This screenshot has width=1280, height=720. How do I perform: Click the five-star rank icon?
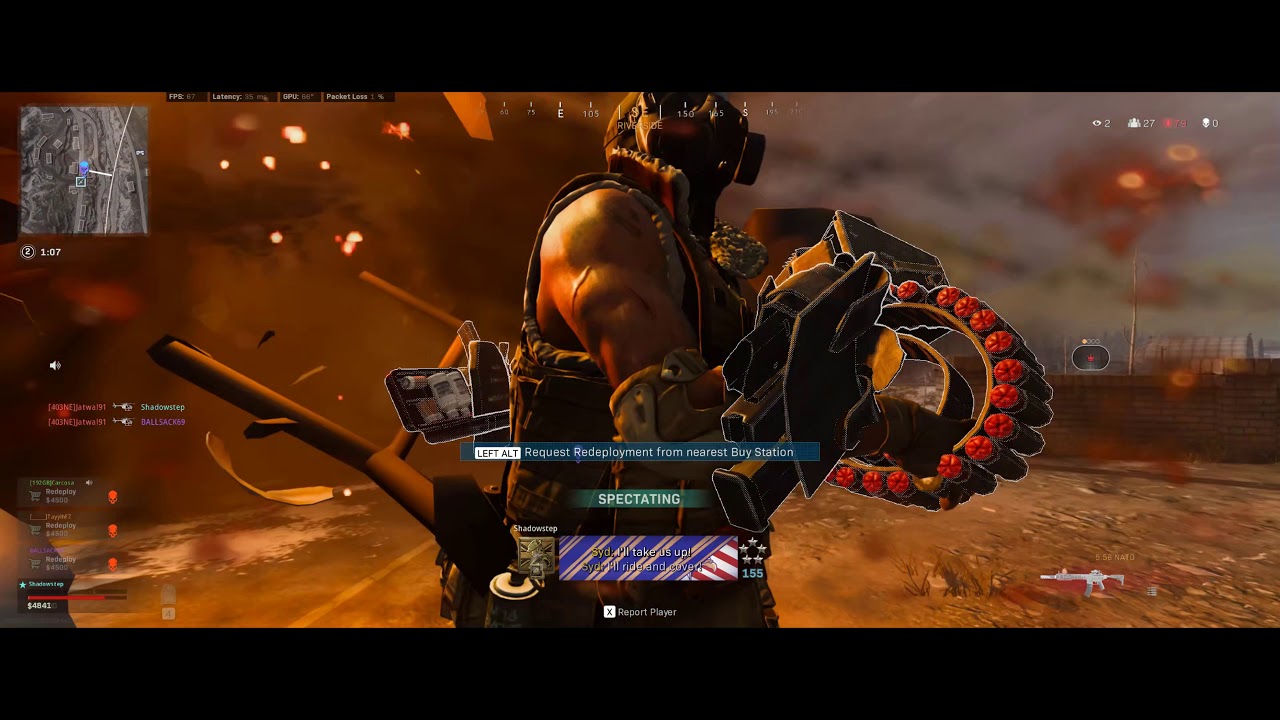753,550
